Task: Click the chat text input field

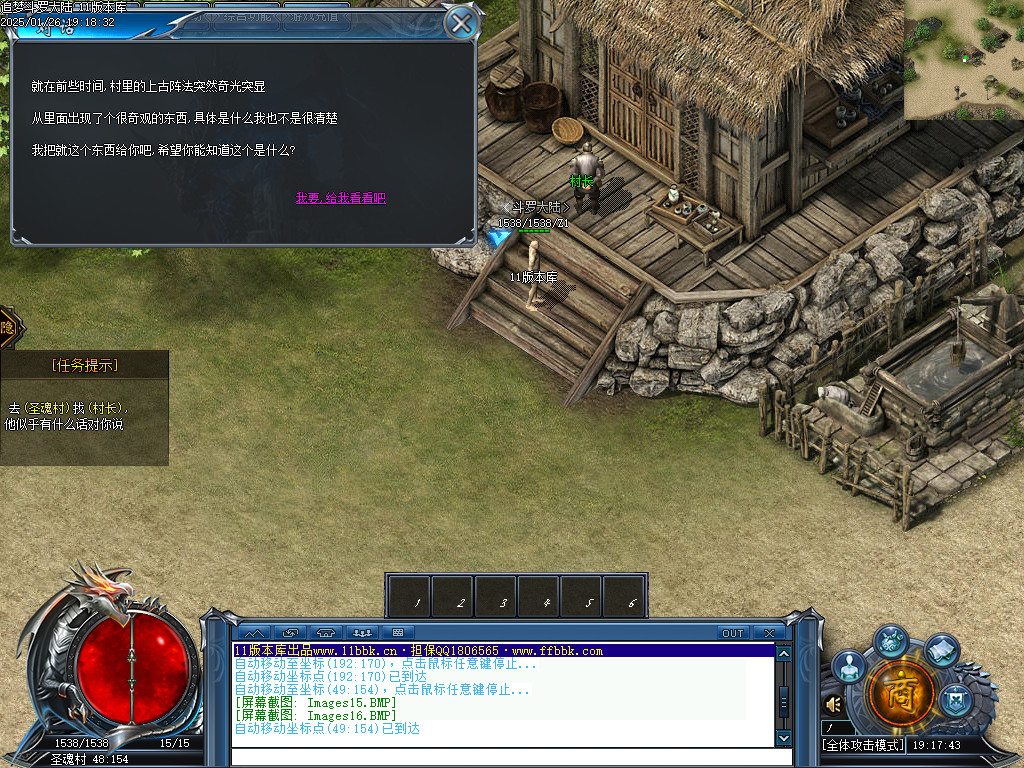Action: point(500,757)
